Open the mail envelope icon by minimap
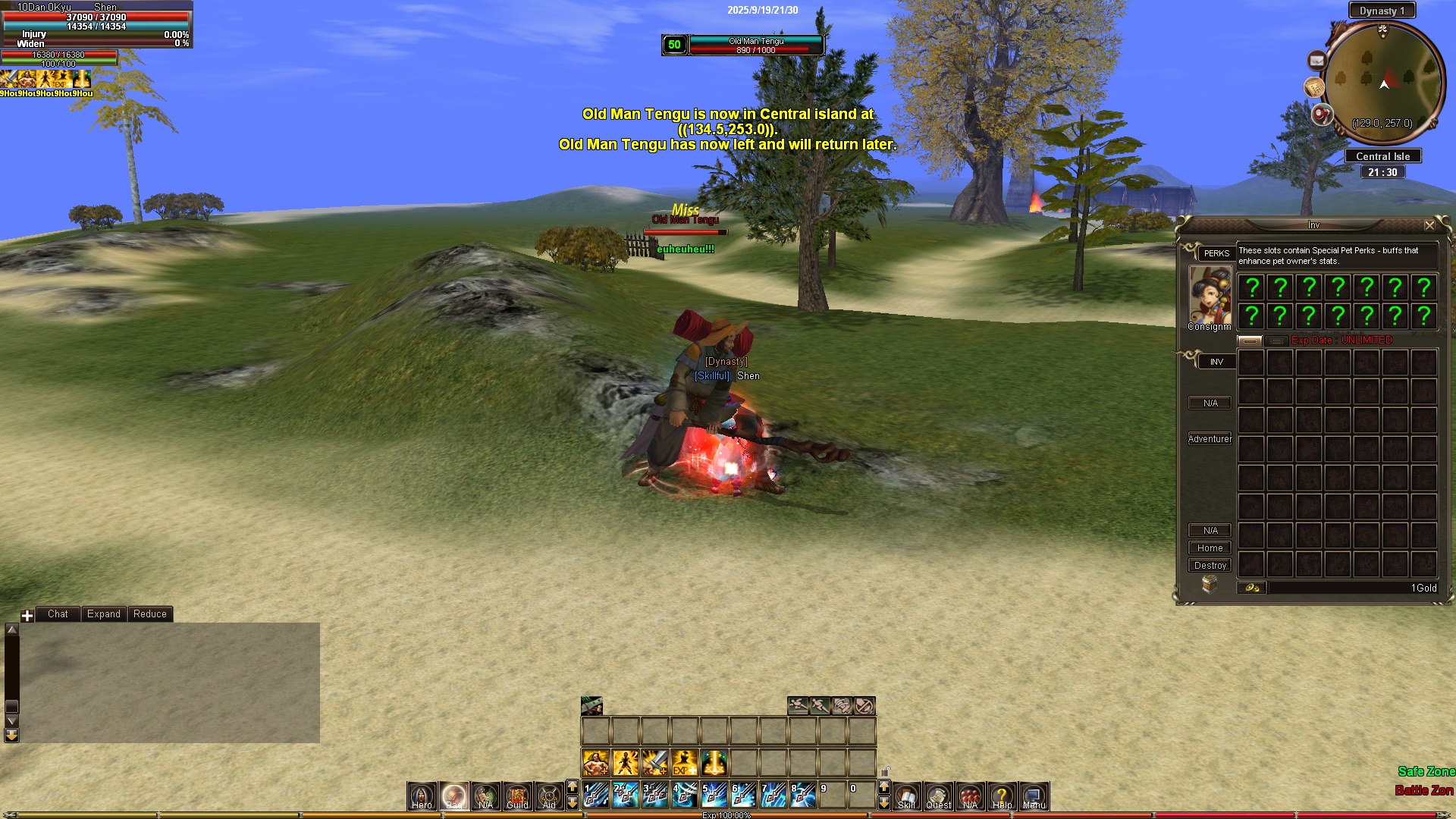The height and width of the screenshot is (819, 1456). [x=1316, y=61]
